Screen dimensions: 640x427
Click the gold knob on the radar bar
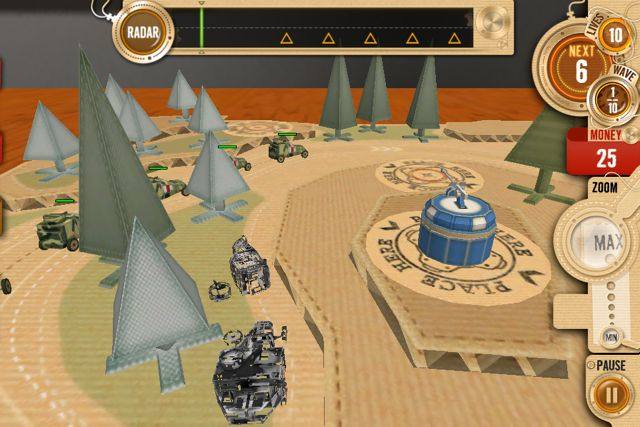[x=493, y=20]
